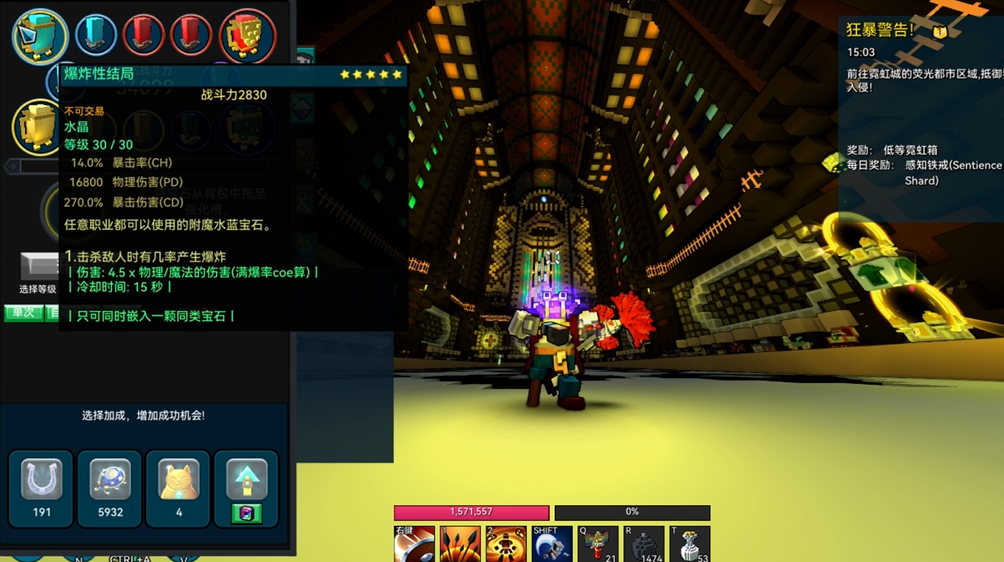Activate the fiery vortex ability
1004x562 pixels.
tap(506, 544)
